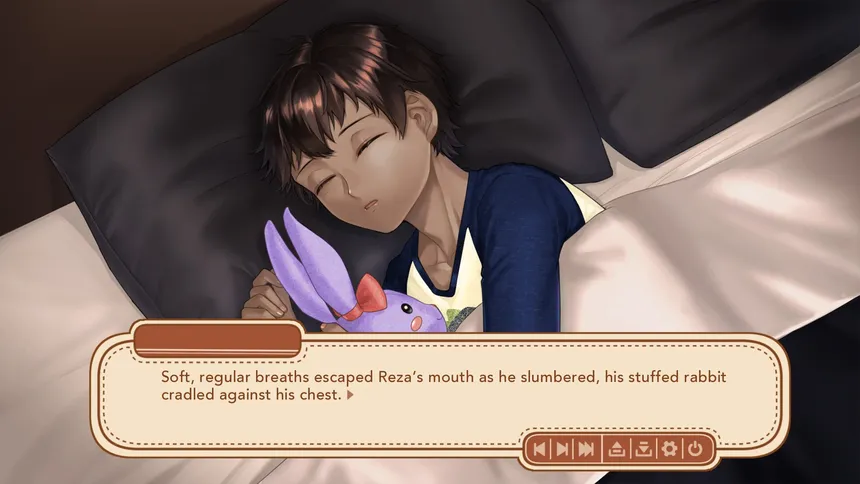Open settings with the gear icon
The width and height of the screenshot is (860, 484).
(669, 449)
